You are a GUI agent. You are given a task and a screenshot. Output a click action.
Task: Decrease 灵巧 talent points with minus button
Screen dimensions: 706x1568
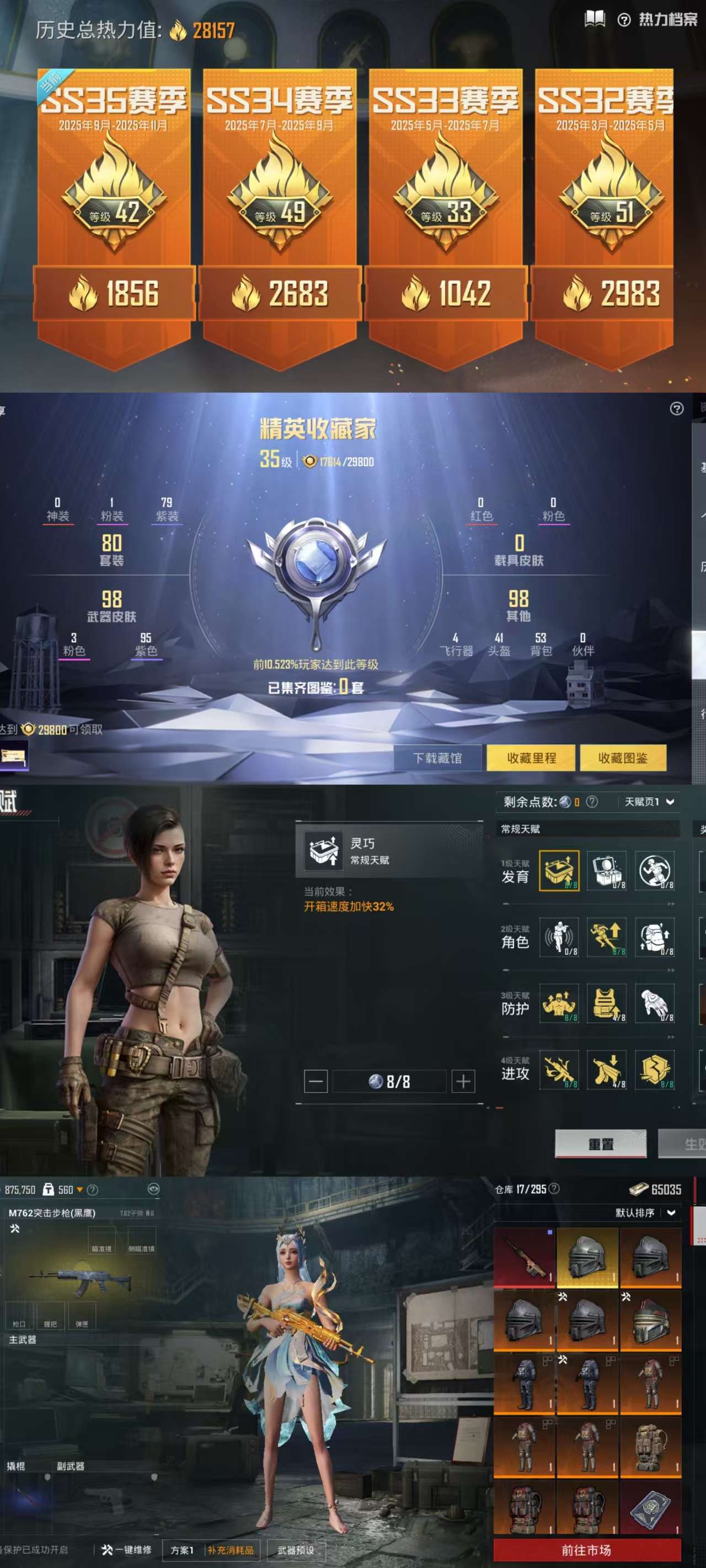[x=315, y=1081]
